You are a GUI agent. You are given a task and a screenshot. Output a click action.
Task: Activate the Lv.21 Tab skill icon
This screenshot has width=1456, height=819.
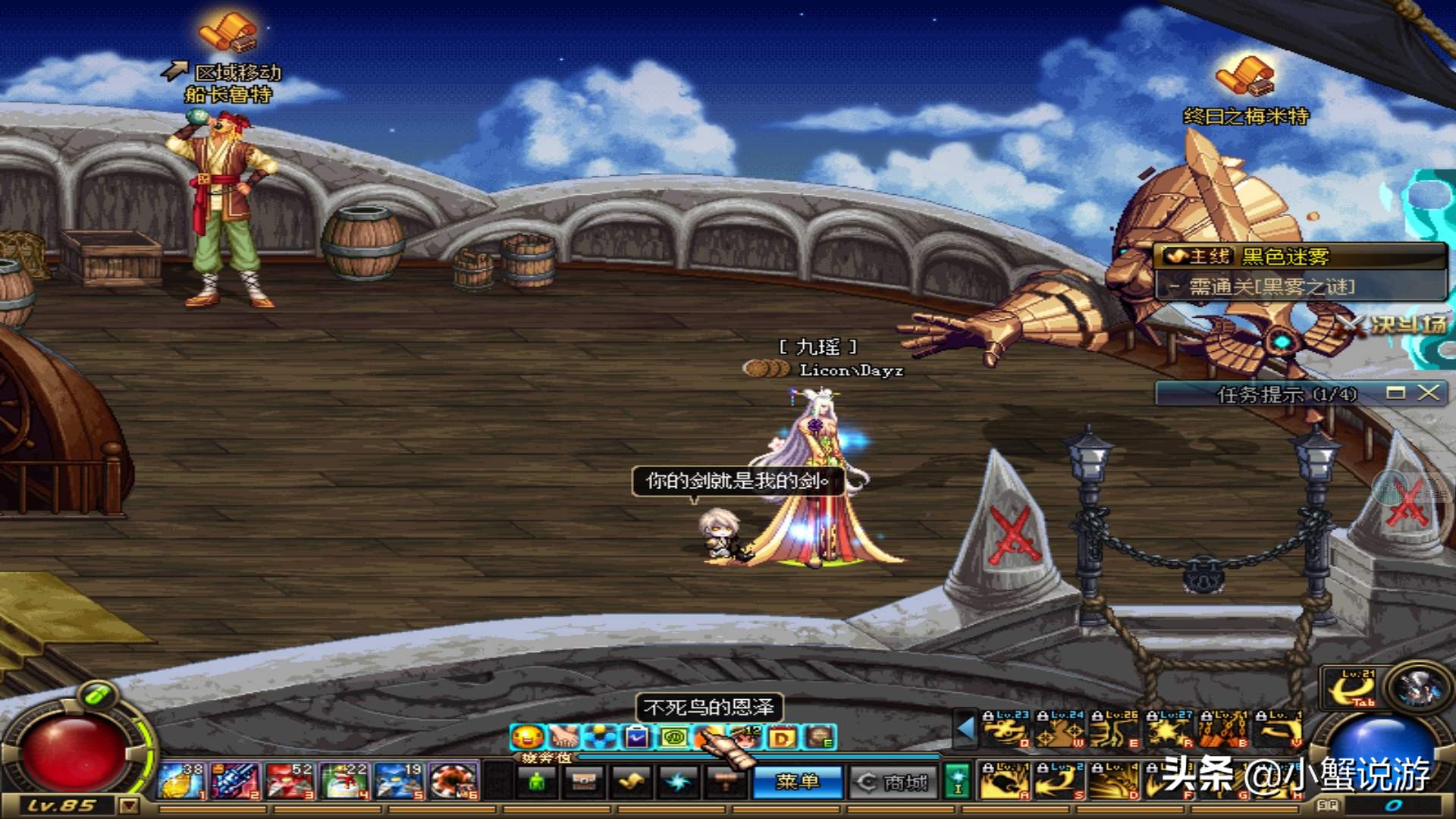tap(1352, 689)
